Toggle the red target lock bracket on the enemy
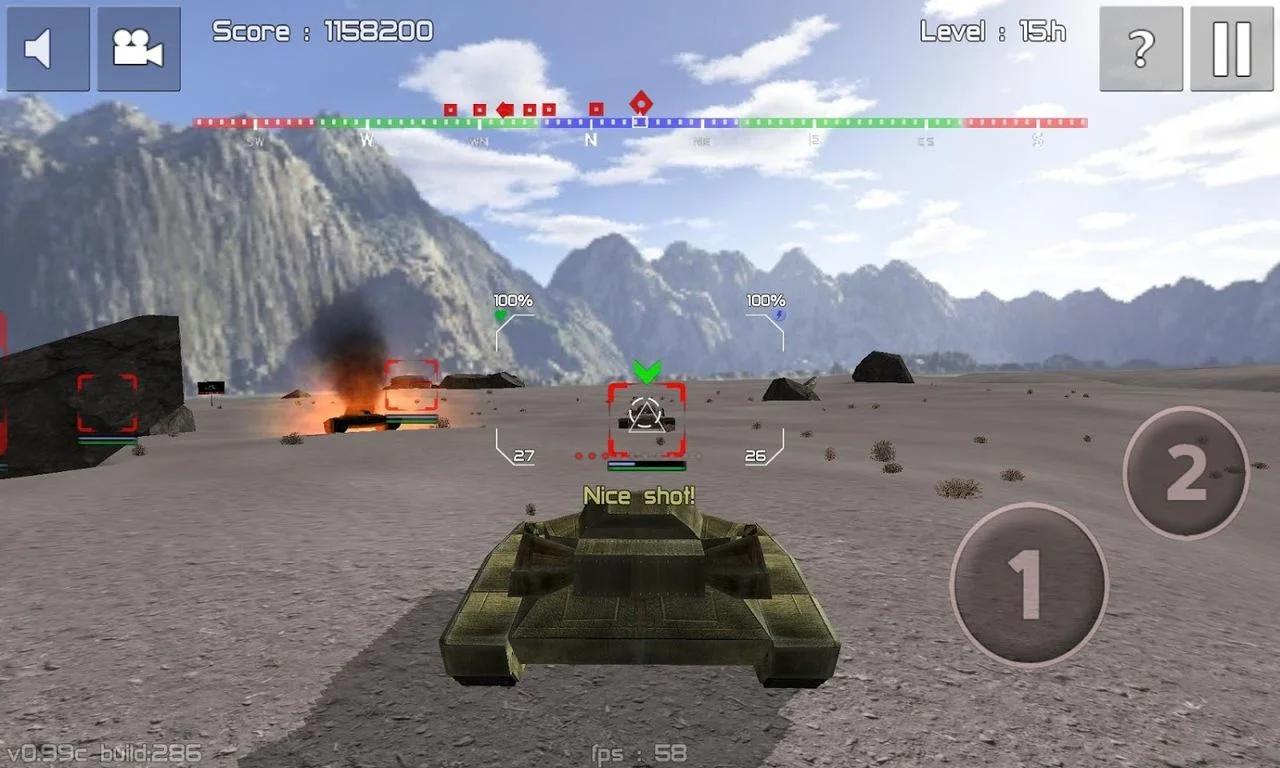Image resolution: width=1280 pixels, height=768 pixels. 645,420
